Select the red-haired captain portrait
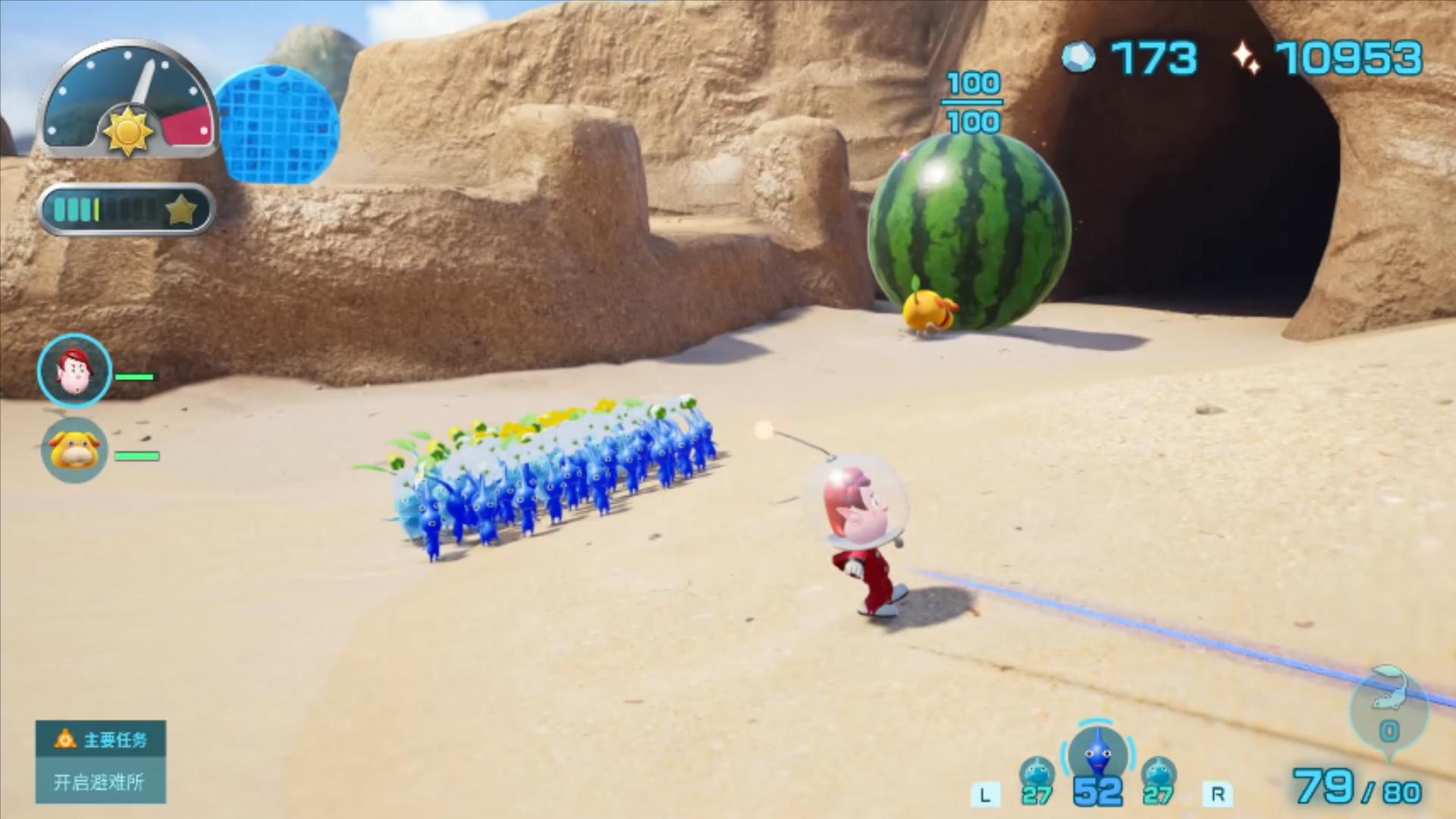Image resolution: width=1456 pixels, height=819 pixels. click(x=74, y=371)
